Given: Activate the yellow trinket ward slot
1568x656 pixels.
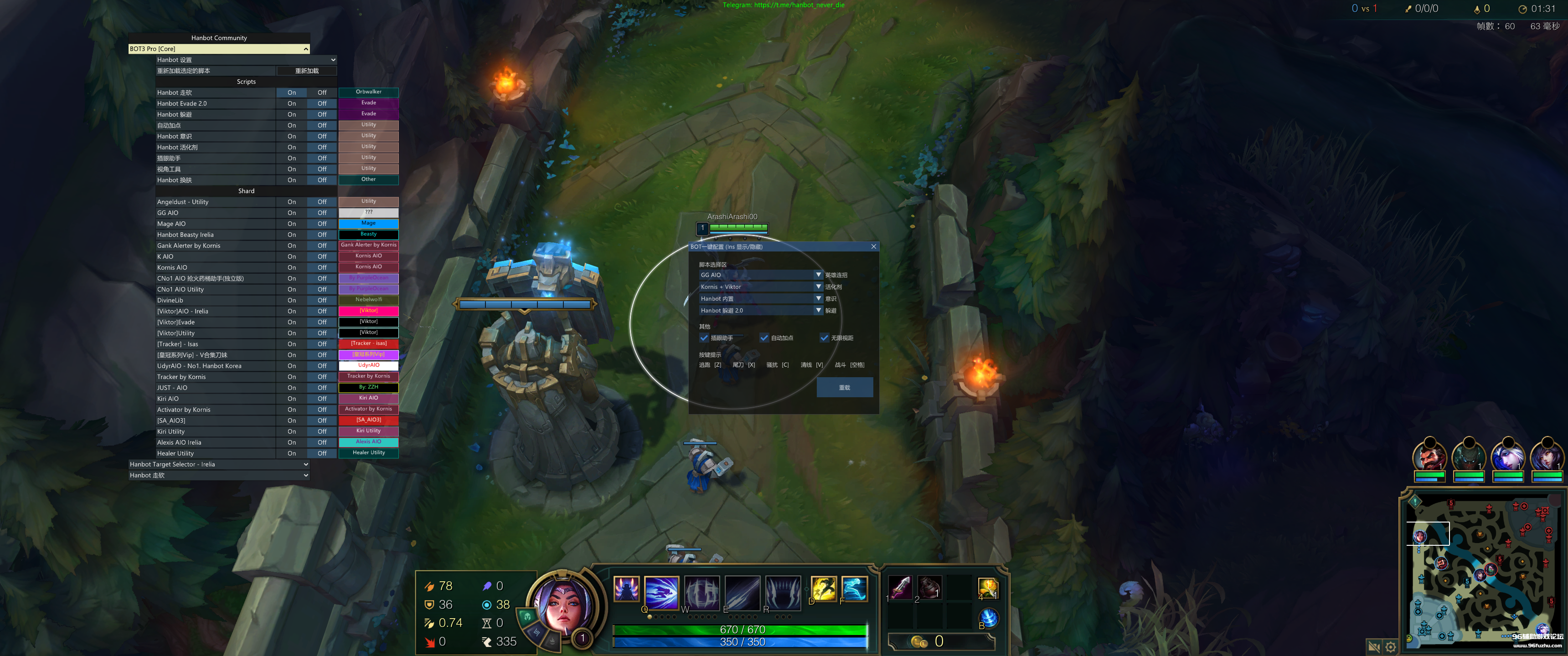Looking at the screenshot, I should pos(987,588).
